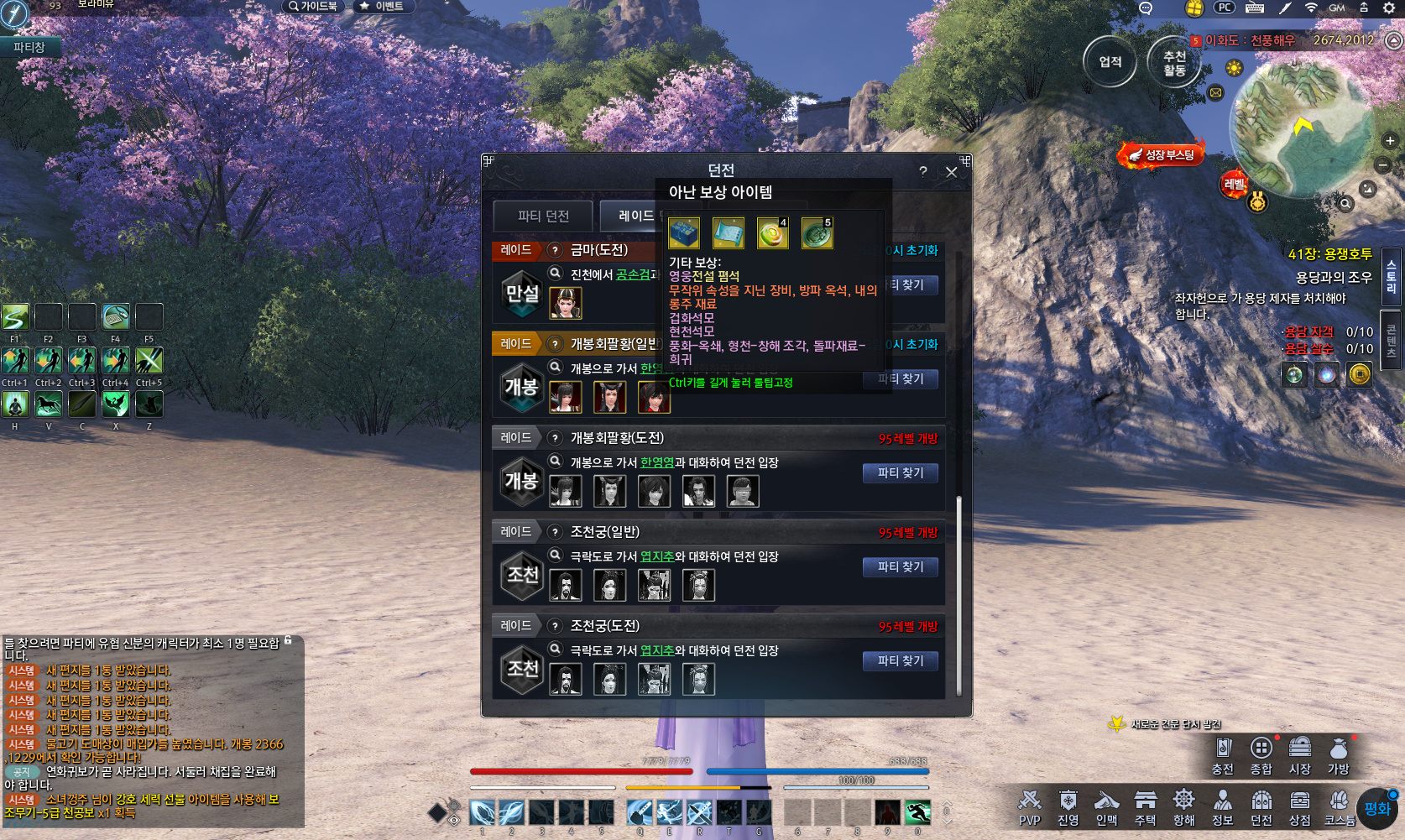Viewport: 1405px width, 840px height.
Task: Click 파티 찾기 for 개봉회팔황(도전)
Action: pyautogui.click(x=901, y=473)
